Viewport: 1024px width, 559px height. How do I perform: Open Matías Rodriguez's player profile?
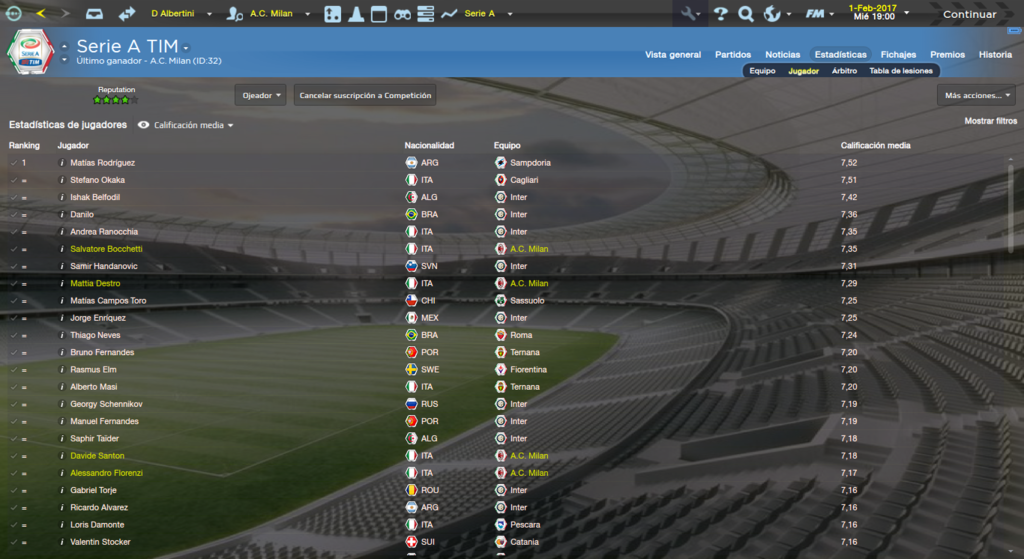click(103, 163)
